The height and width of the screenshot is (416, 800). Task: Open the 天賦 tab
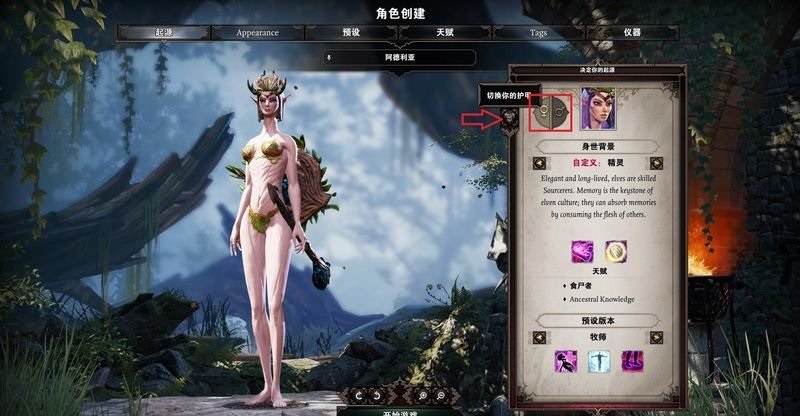[x=445, y=32]
